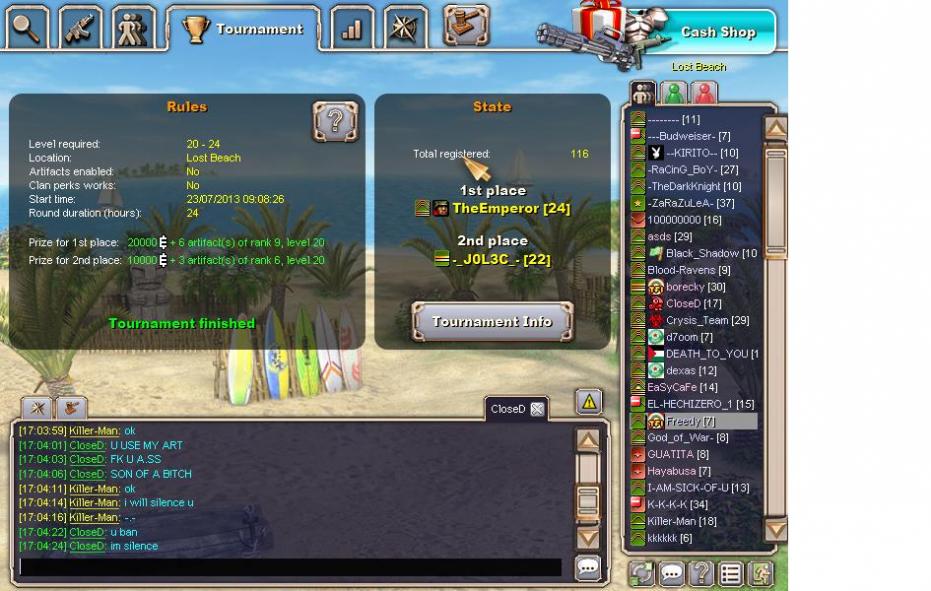Click the exit door icon button
The image size is (931, 591).
tap(762, 574)
